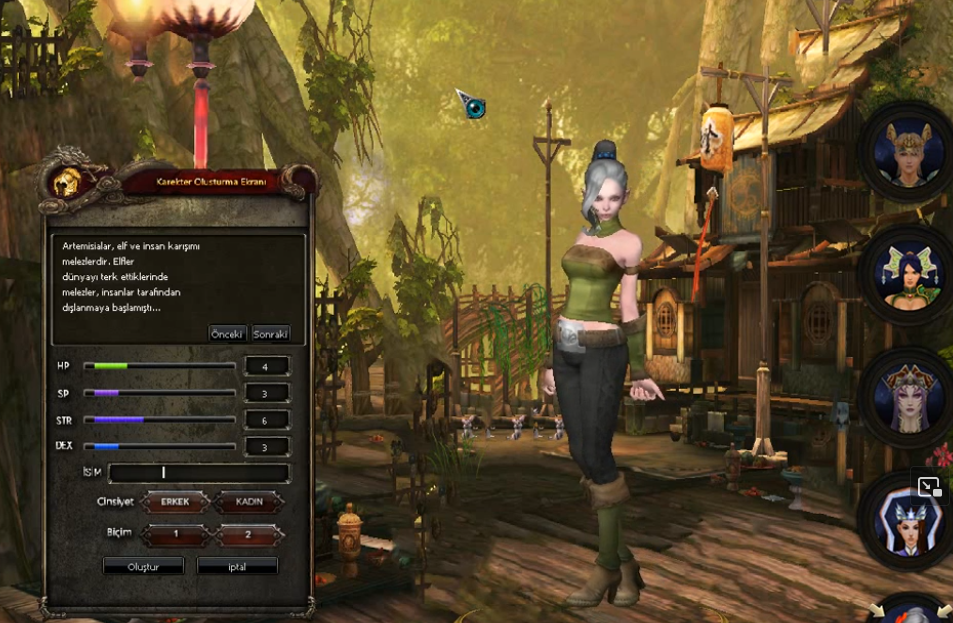Select the blonde horned character portrait
Viewport: 953px width, 623px height.
pyautogui.click(x=909, y=153)
